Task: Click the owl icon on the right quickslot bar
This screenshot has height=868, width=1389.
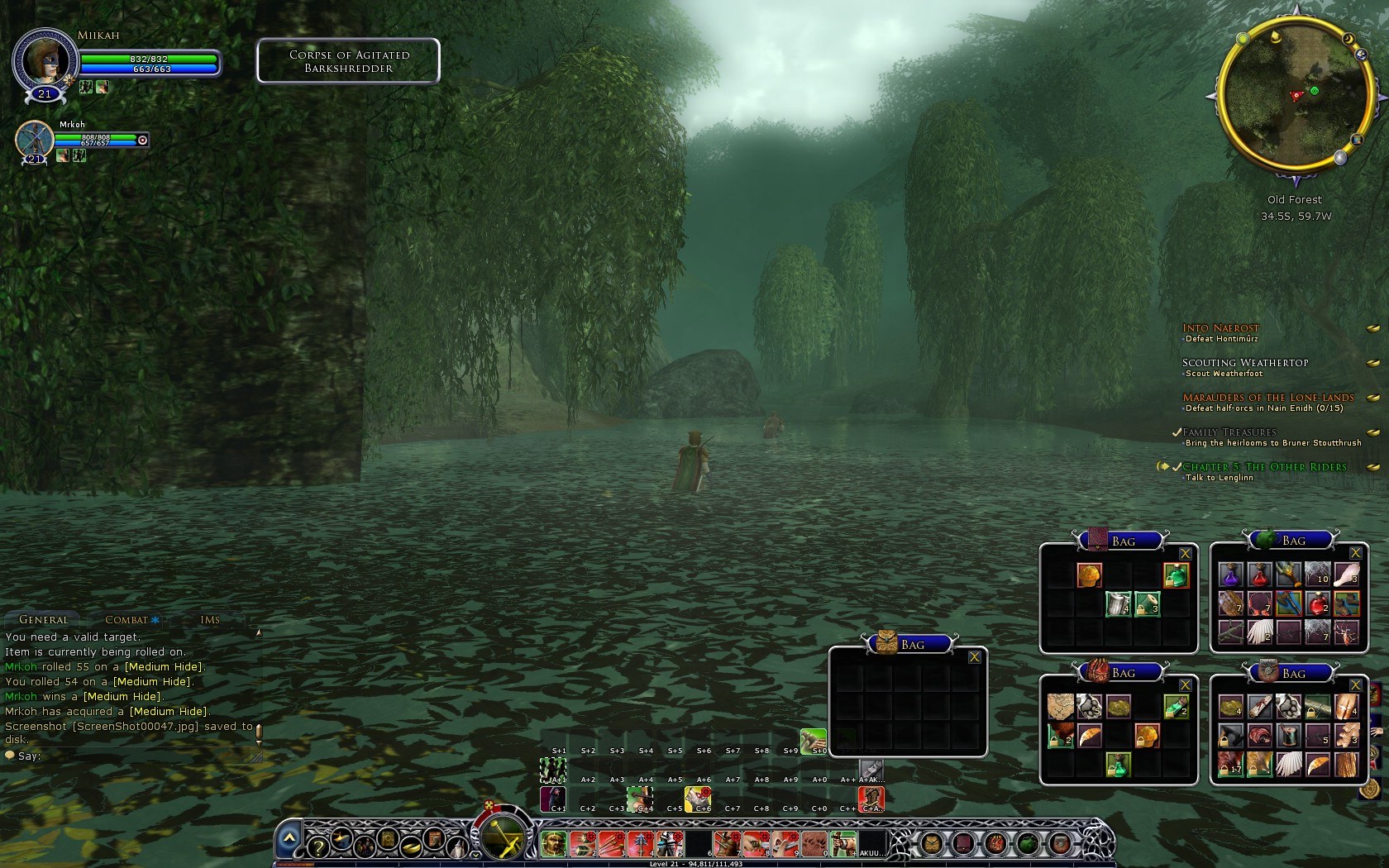Action: click(x=932, y=842)
